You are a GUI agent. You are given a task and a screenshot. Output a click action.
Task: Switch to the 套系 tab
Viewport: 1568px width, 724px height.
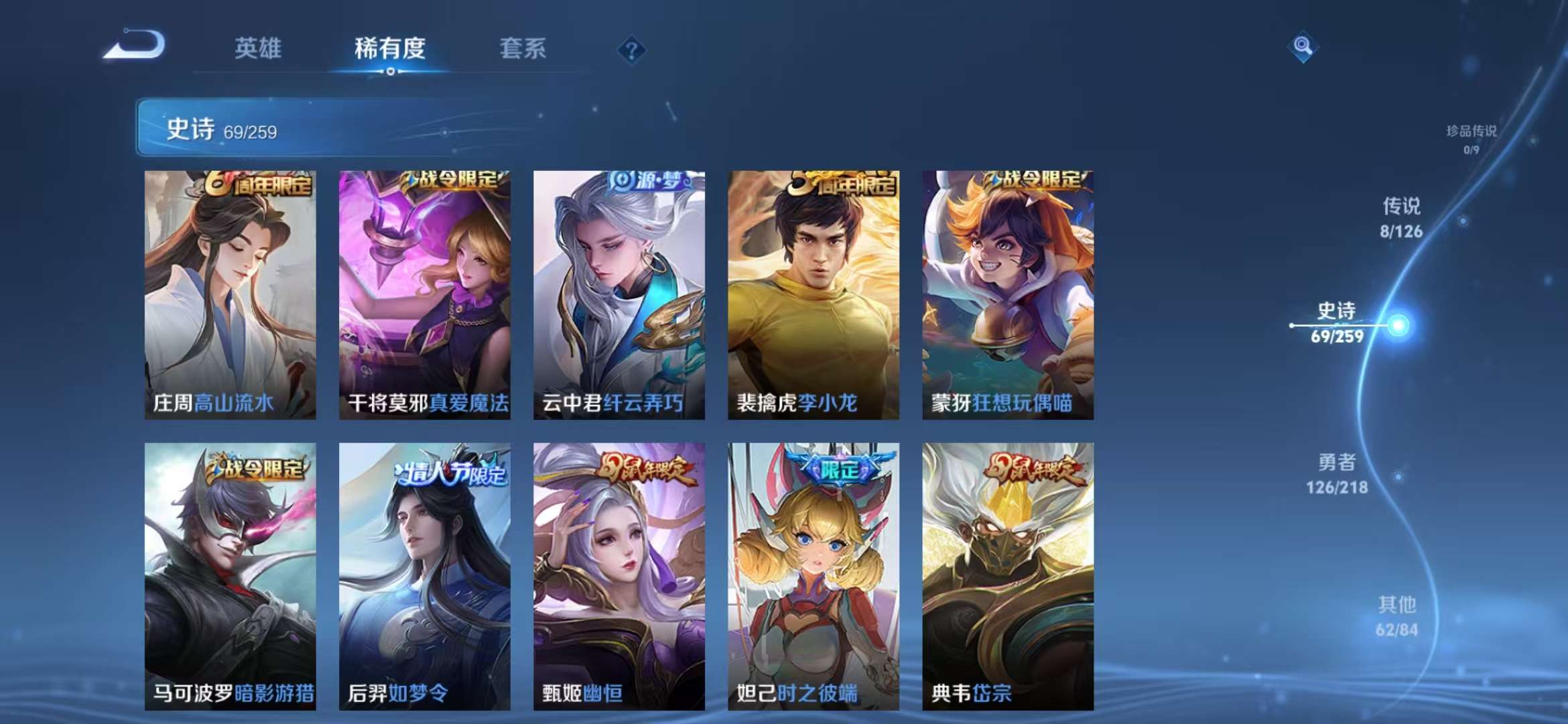click(523, 48)
